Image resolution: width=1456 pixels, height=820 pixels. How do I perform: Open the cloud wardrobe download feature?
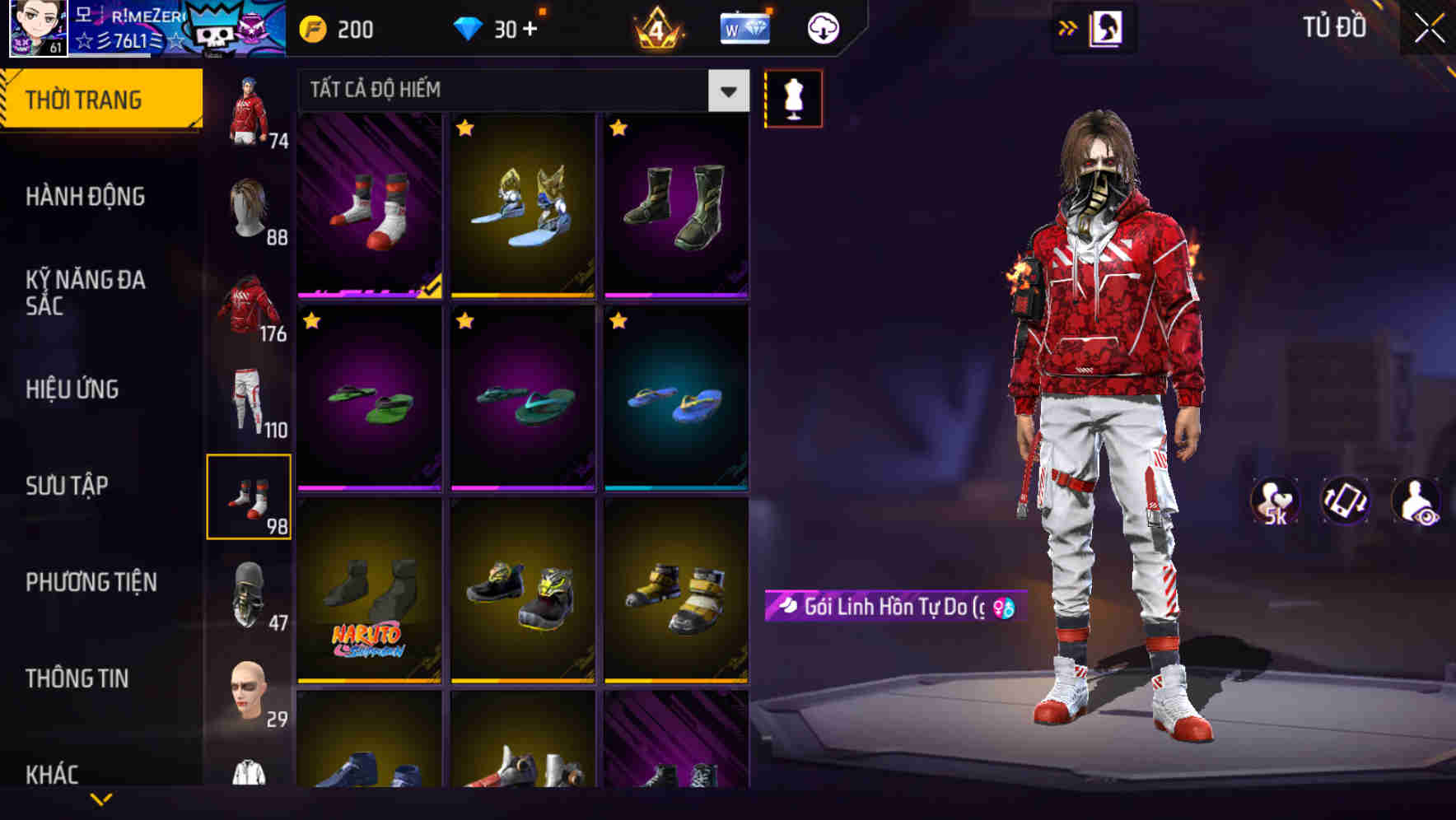821,27
